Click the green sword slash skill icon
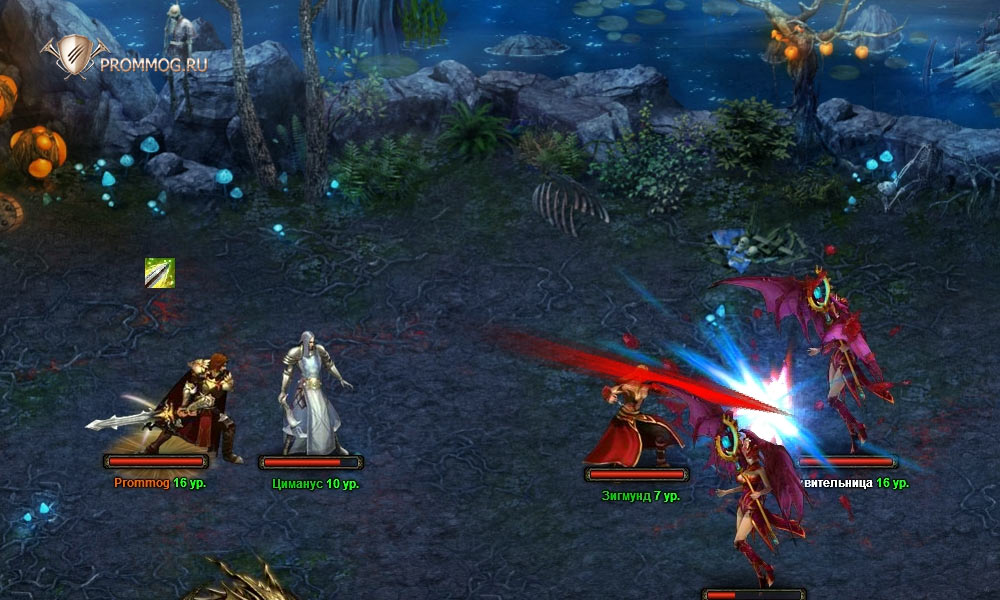The image size is (1000, 600). [x=160, y=273]
